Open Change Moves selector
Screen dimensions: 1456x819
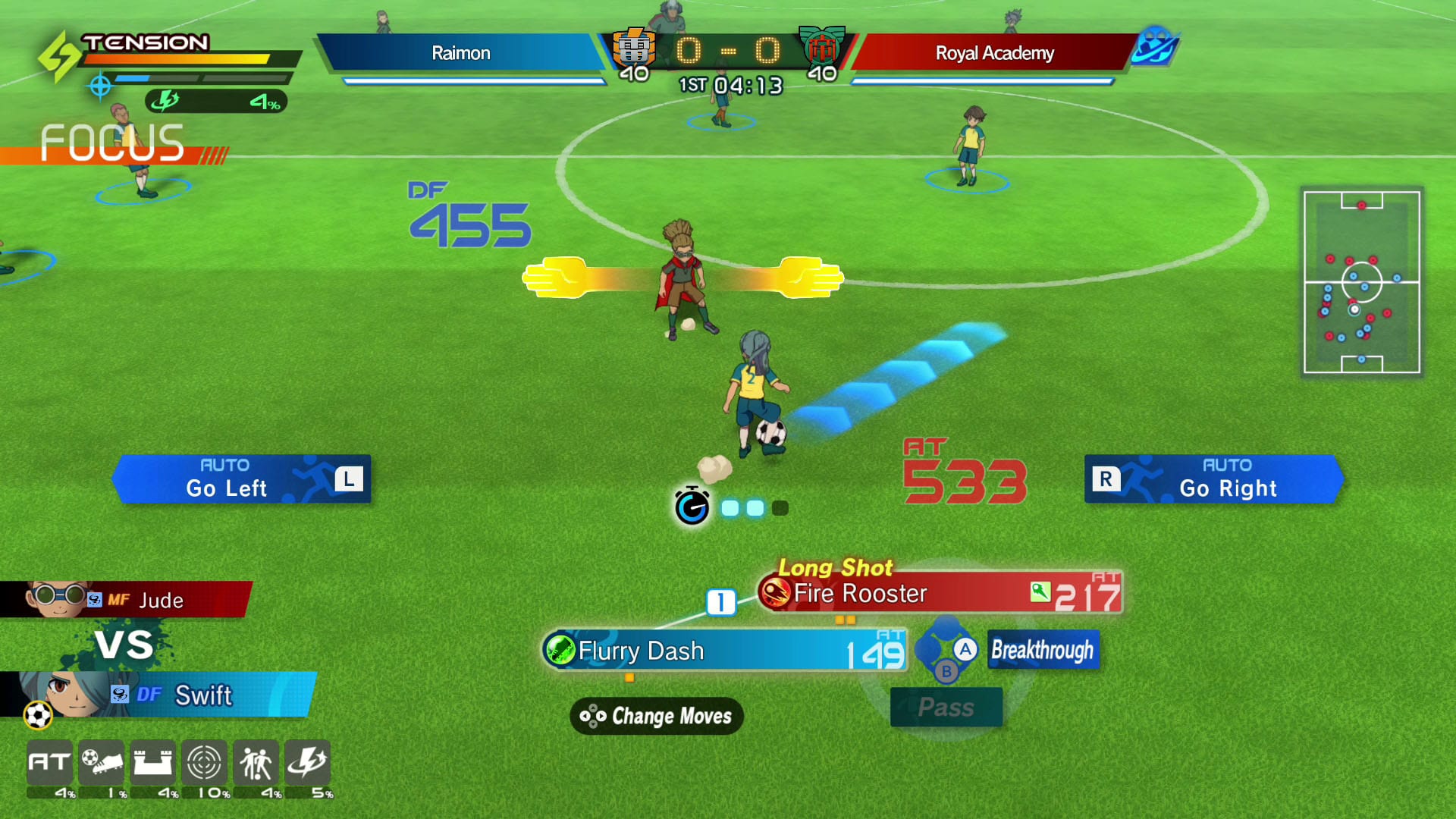coord(655,716)
